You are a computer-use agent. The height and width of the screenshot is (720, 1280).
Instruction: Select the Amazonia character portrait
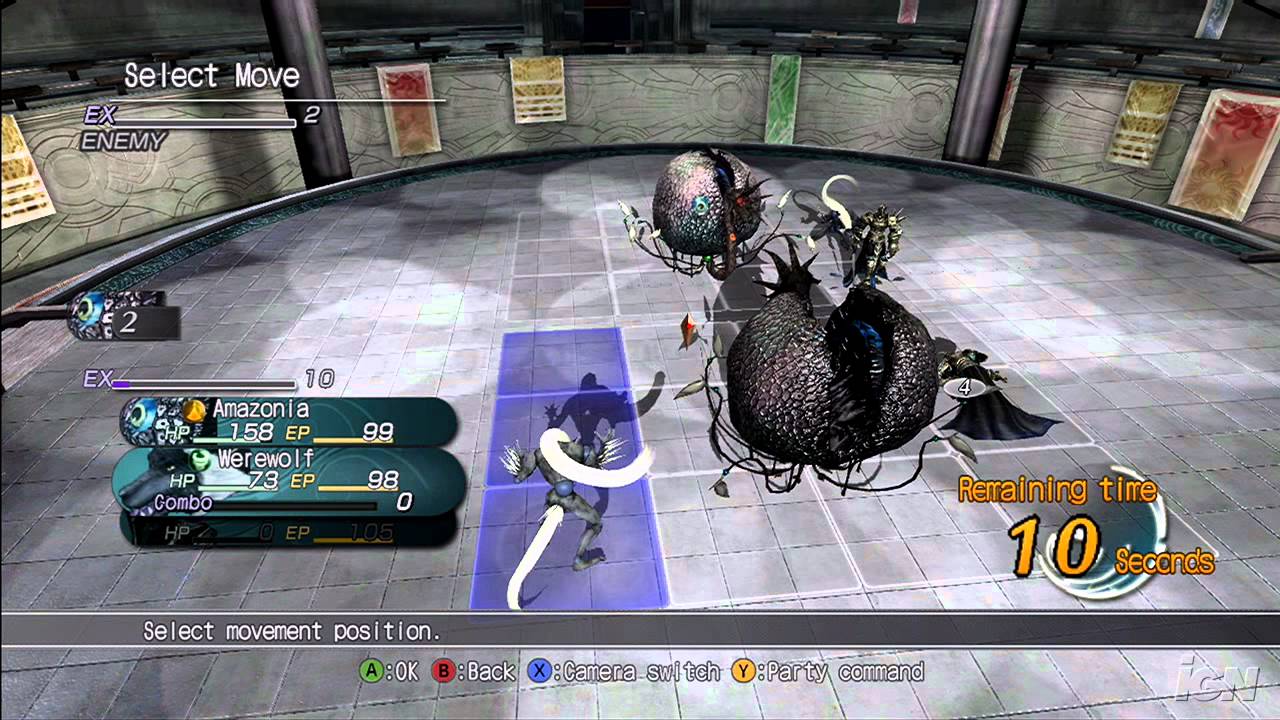(x=145, y=420)
